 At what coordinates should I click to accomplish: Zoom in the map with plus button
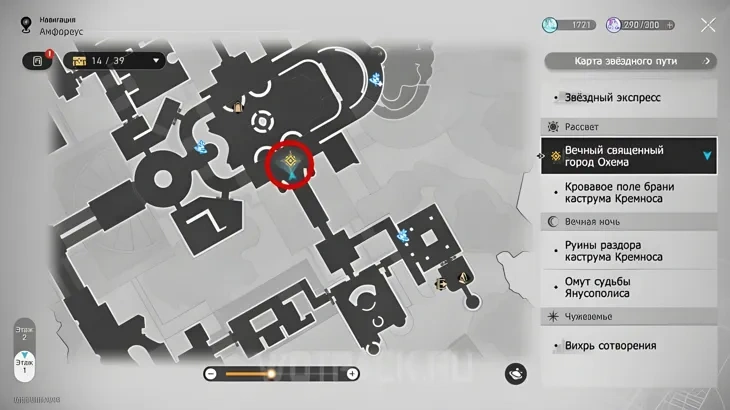pos(352,374)
